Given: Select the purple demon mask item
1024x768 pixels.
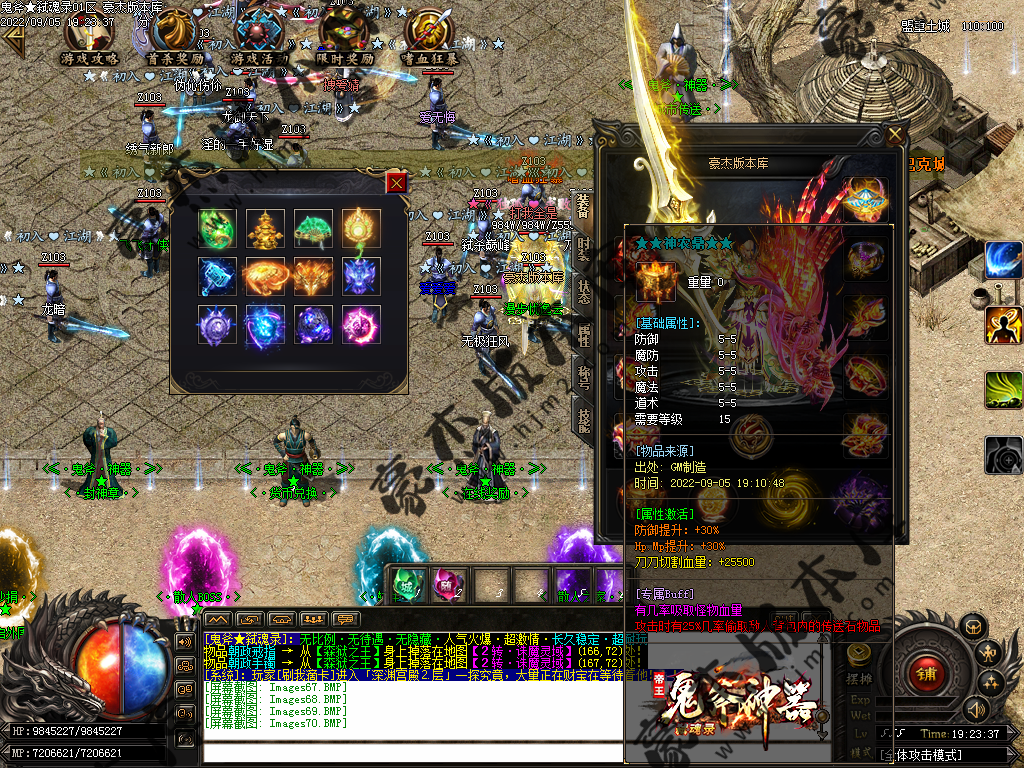Looking at the screenshot, I should point(361,277).
